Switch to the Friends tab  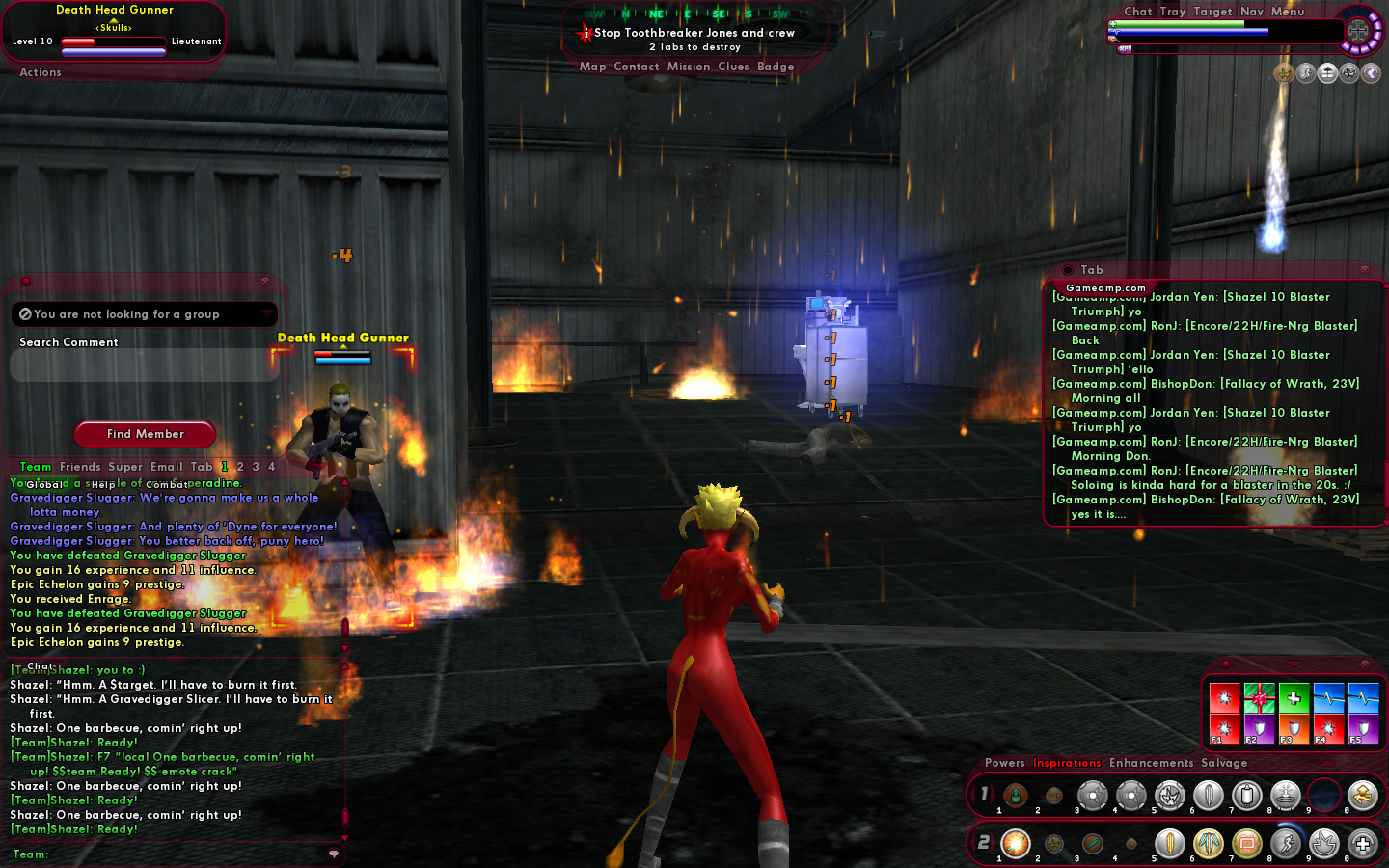pos(80,467)
